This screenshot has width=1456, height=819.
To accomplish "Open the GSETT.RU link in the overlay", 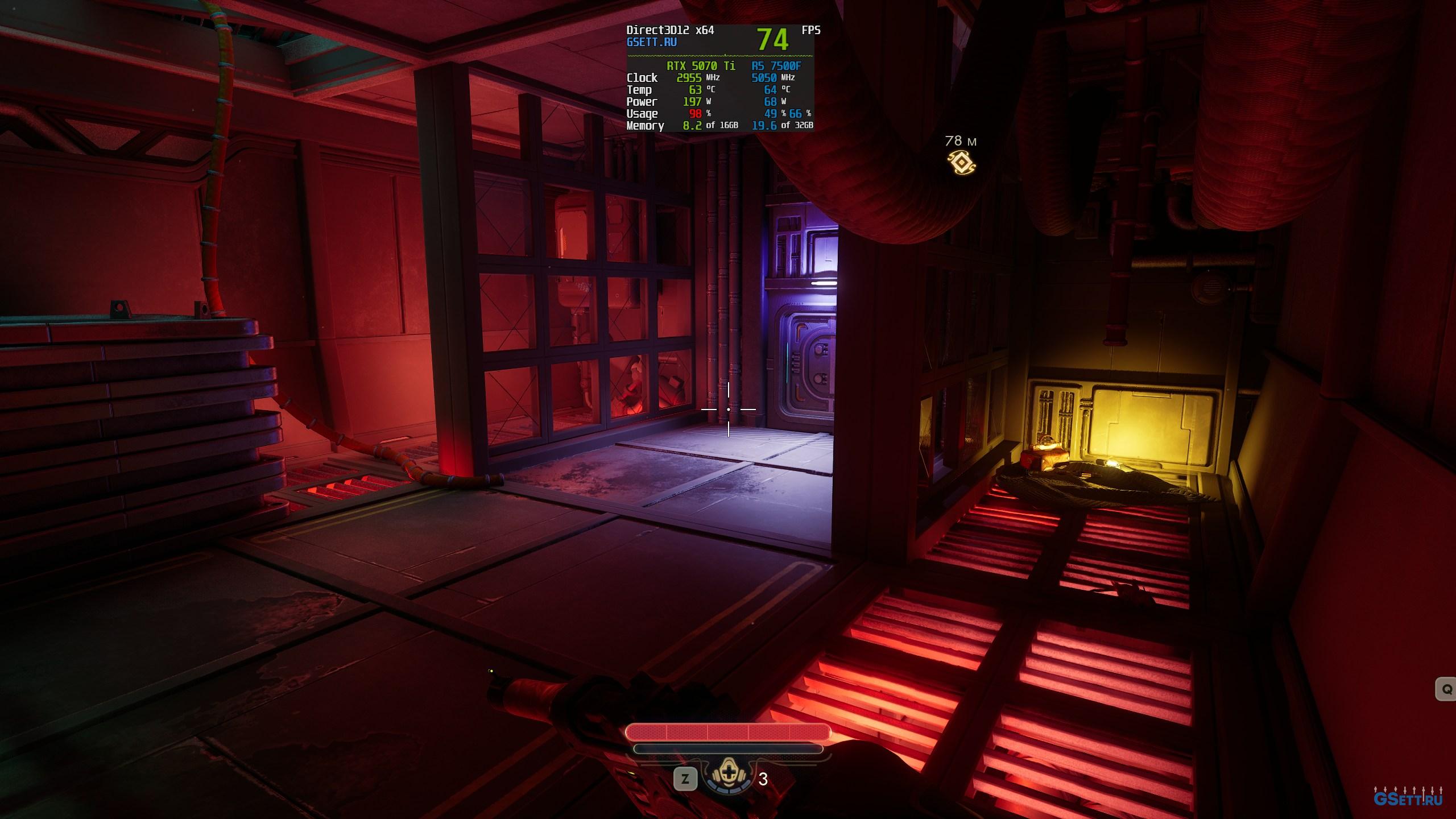I will [x=651, y=42].
